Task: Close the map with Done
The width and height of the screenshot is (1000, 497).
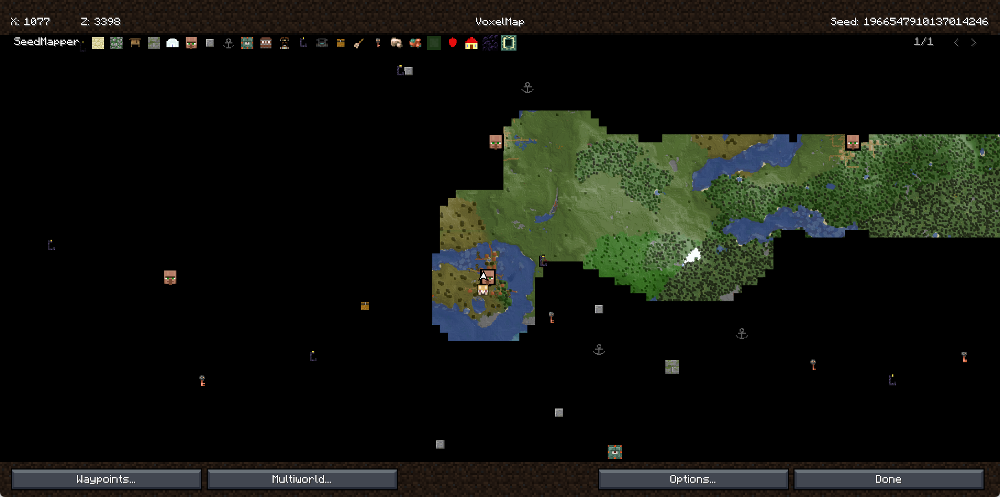Action: (888, 479)
